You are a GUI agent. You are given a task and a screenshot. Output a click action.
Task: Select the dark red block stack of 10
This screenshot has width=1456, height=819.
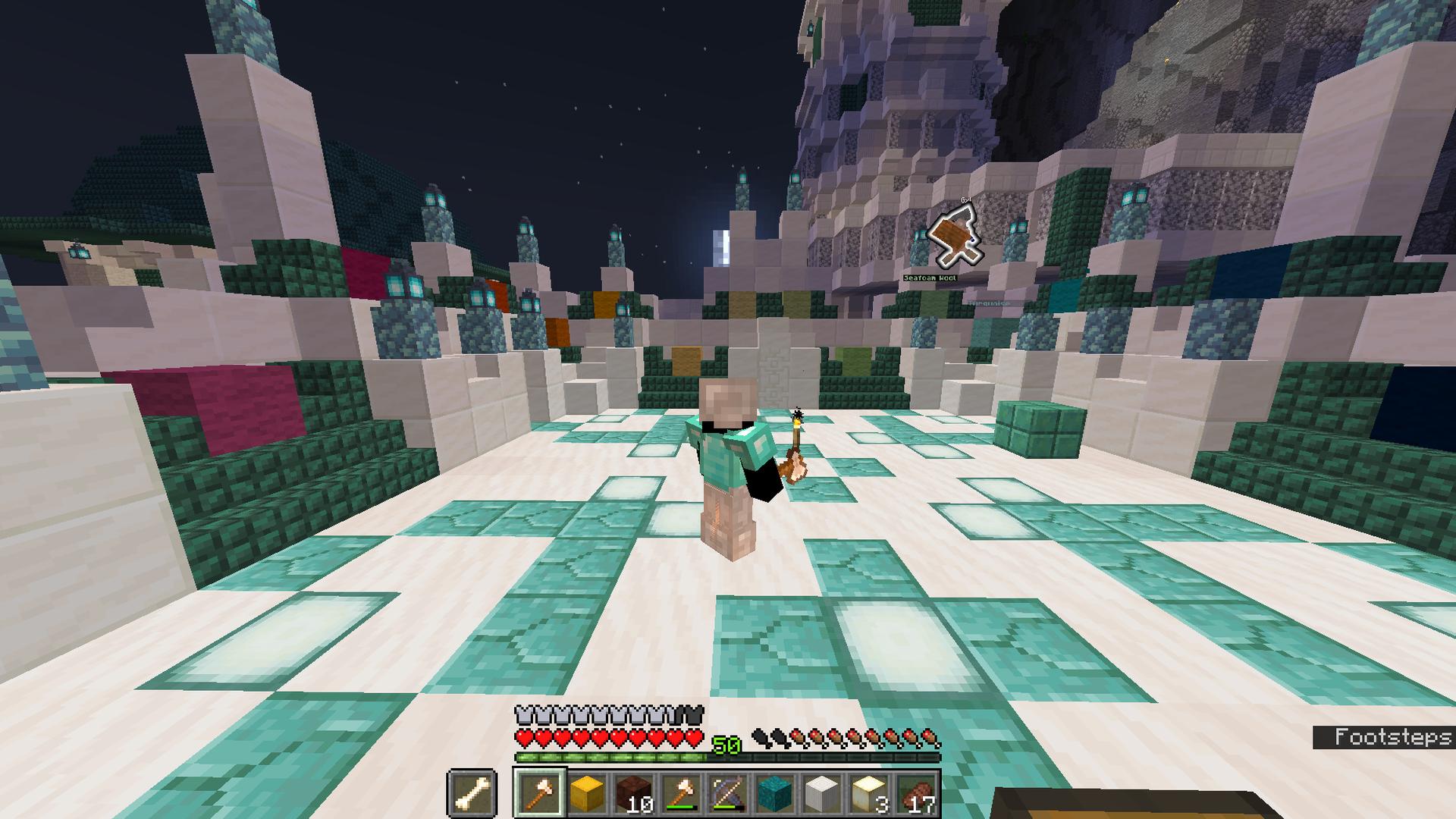pyautogui.click(x=632, y=794)
